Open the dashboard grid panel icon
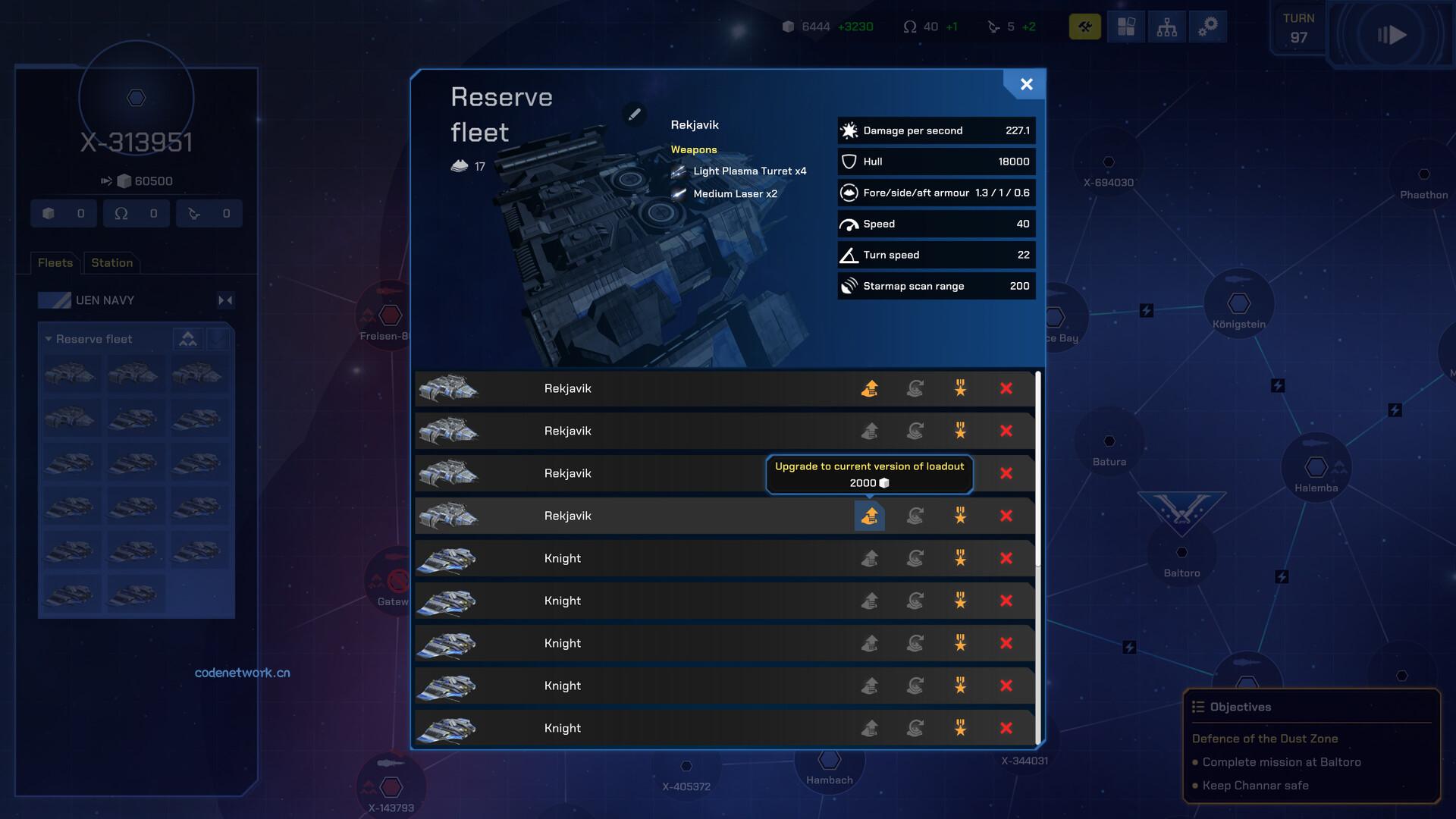This screenshot has height=819, width=1456. [x=1126, y=27]
